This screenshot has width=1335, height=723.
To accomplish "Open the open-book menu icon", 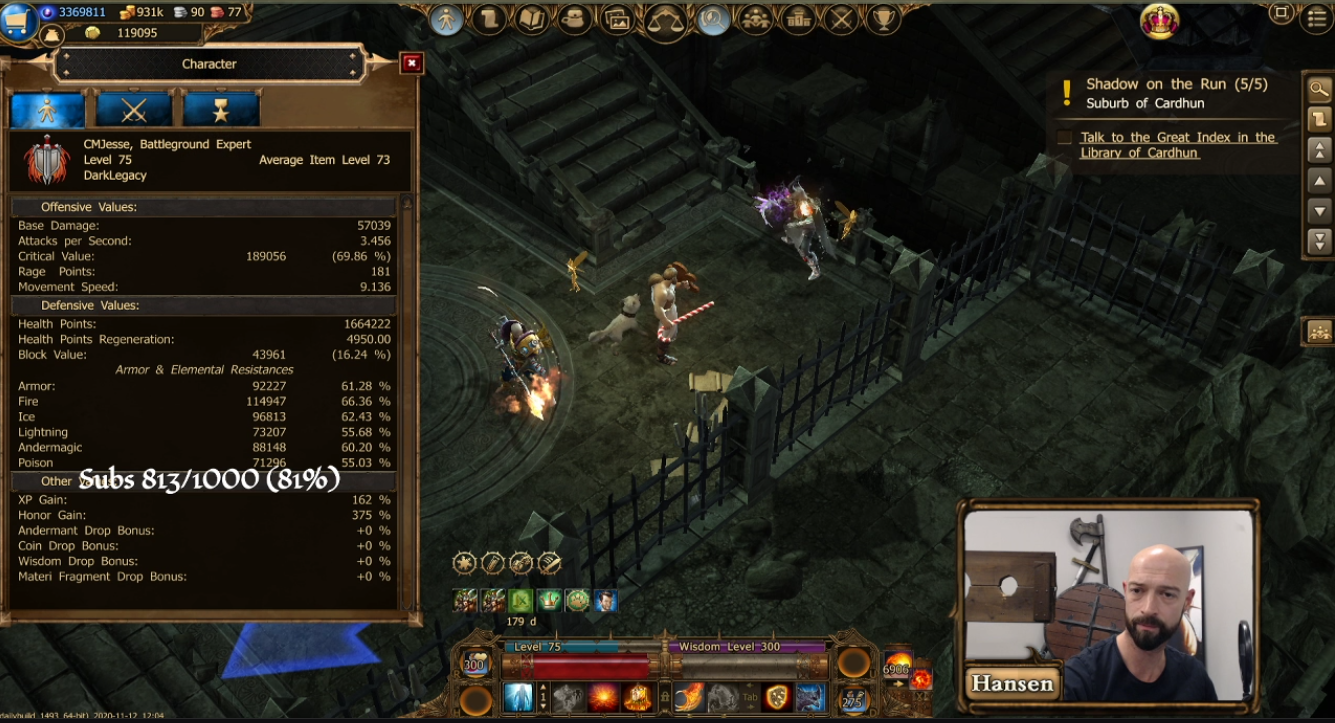I will coord(532,19).
